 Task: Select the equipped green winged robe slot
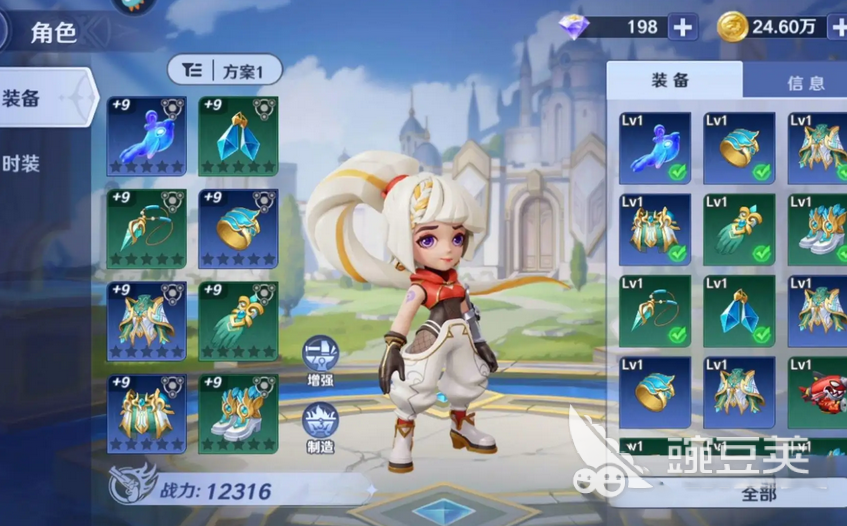tap(146, 320)
